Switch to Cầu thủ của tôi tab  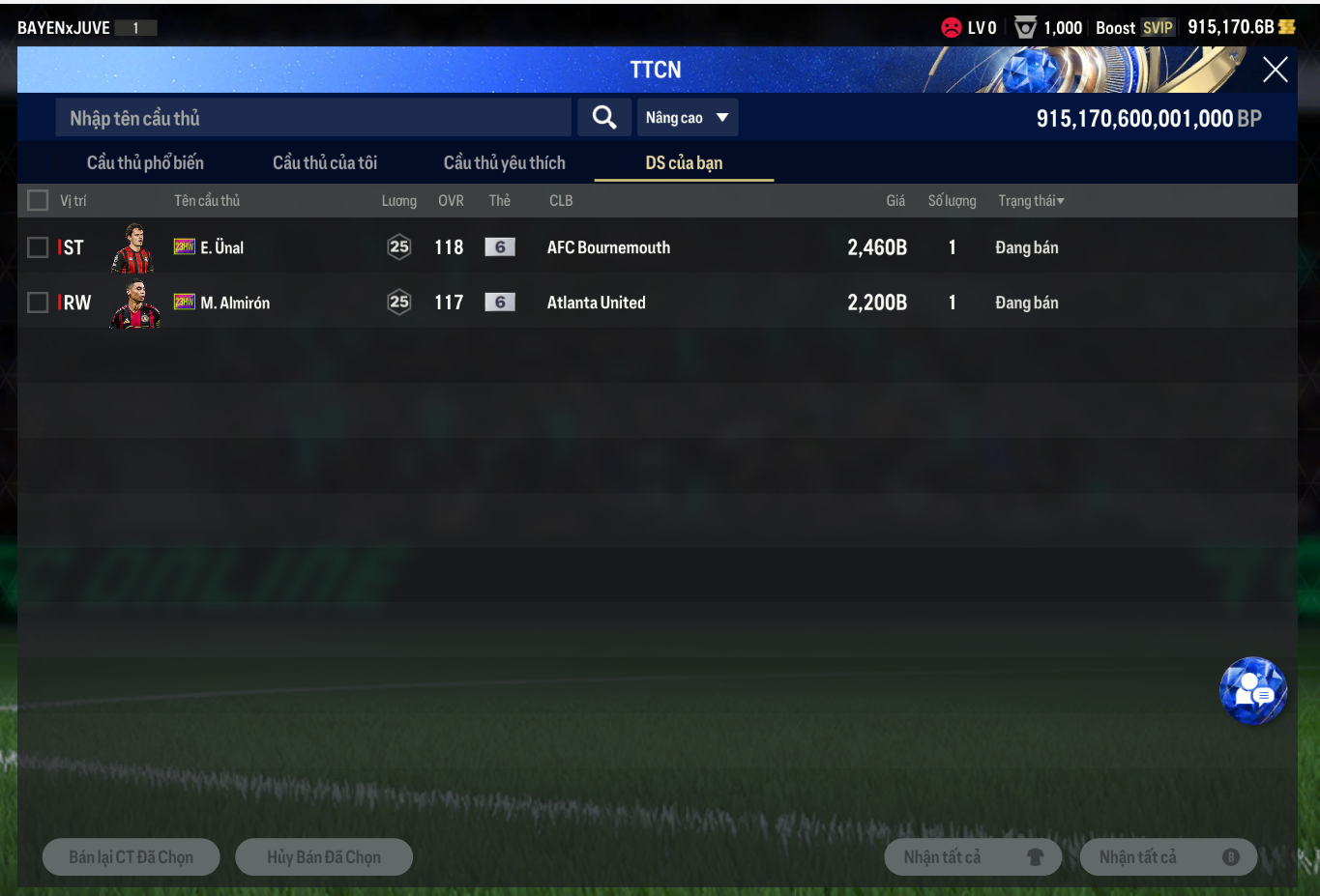[325, 162]
